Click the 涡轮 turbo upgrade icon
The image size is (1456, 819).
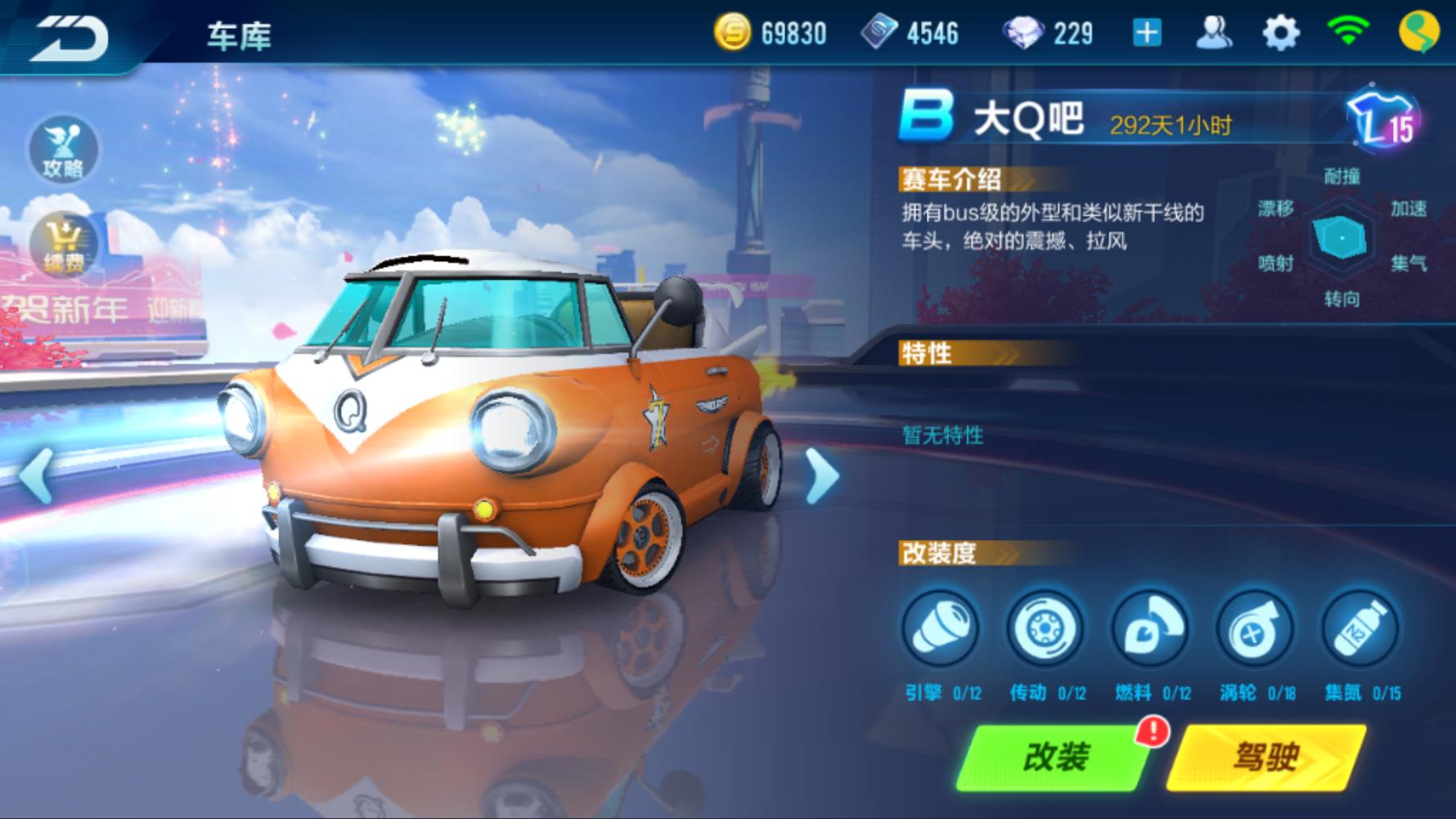(1257, 628)
